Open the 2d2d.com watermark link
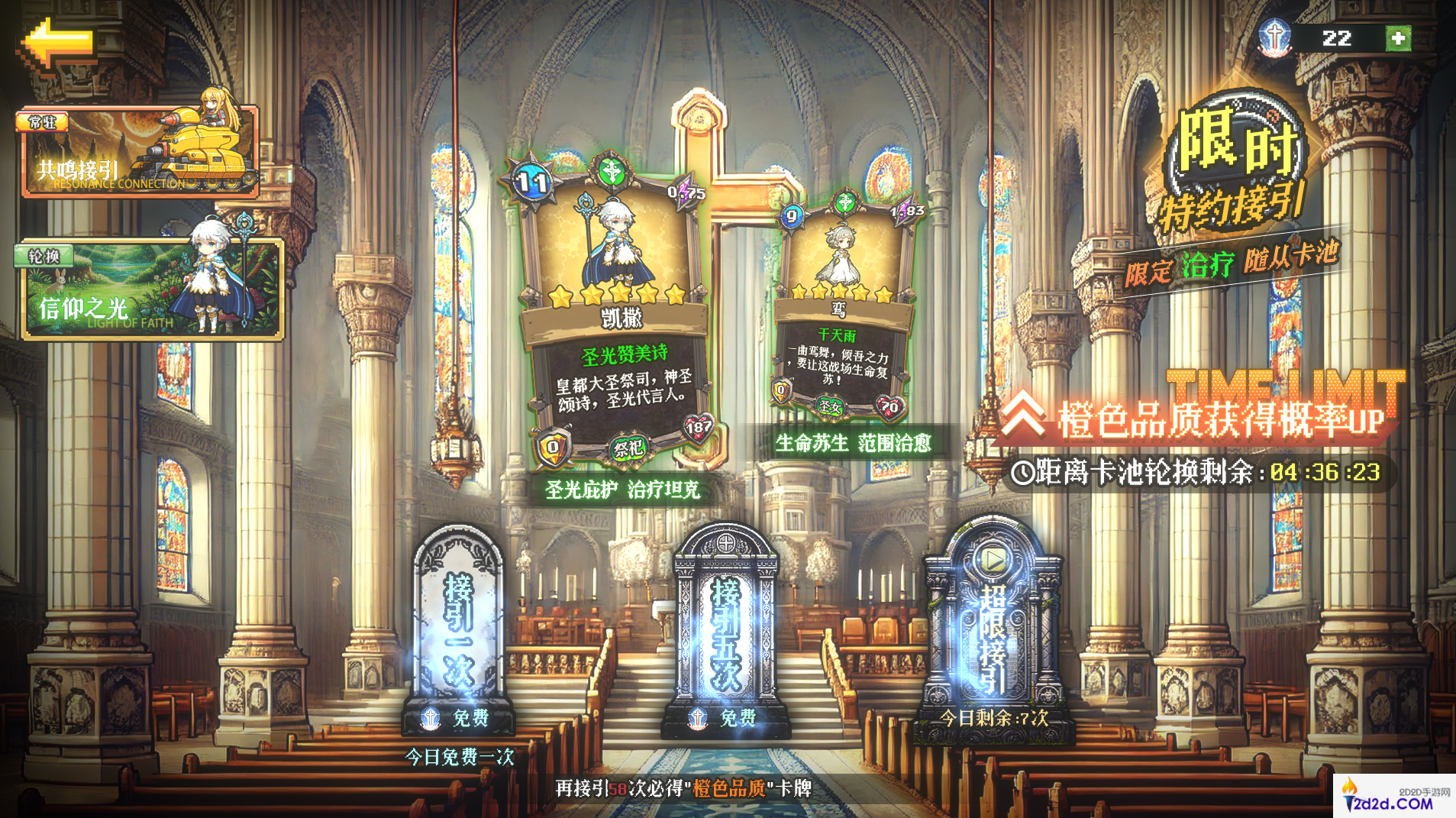1456x818 pixels. click(1395, 798)
